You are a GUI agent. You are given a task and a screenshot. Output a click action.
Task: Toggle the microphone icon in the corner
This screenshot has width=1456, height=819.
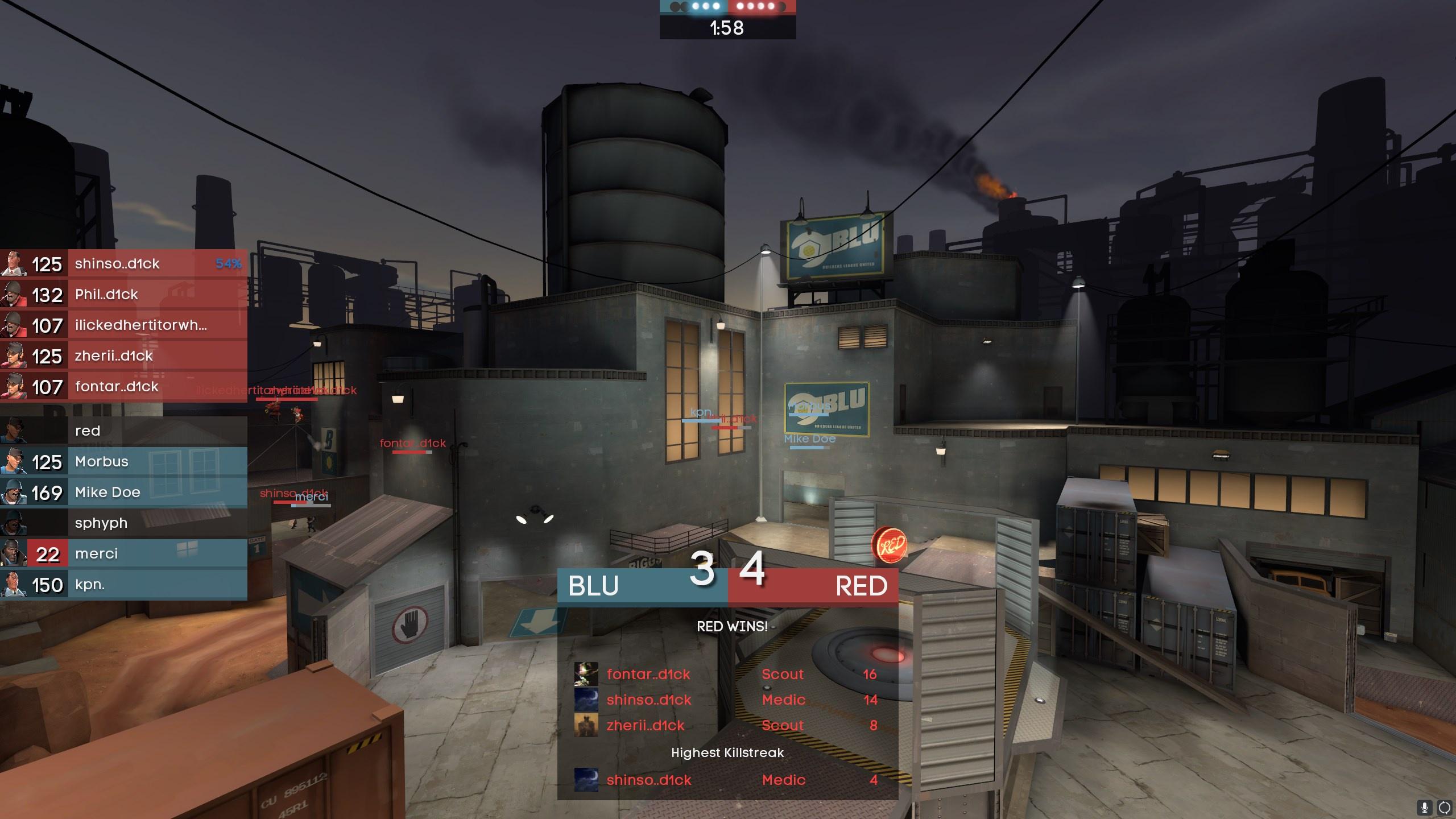pos(1425,807)
